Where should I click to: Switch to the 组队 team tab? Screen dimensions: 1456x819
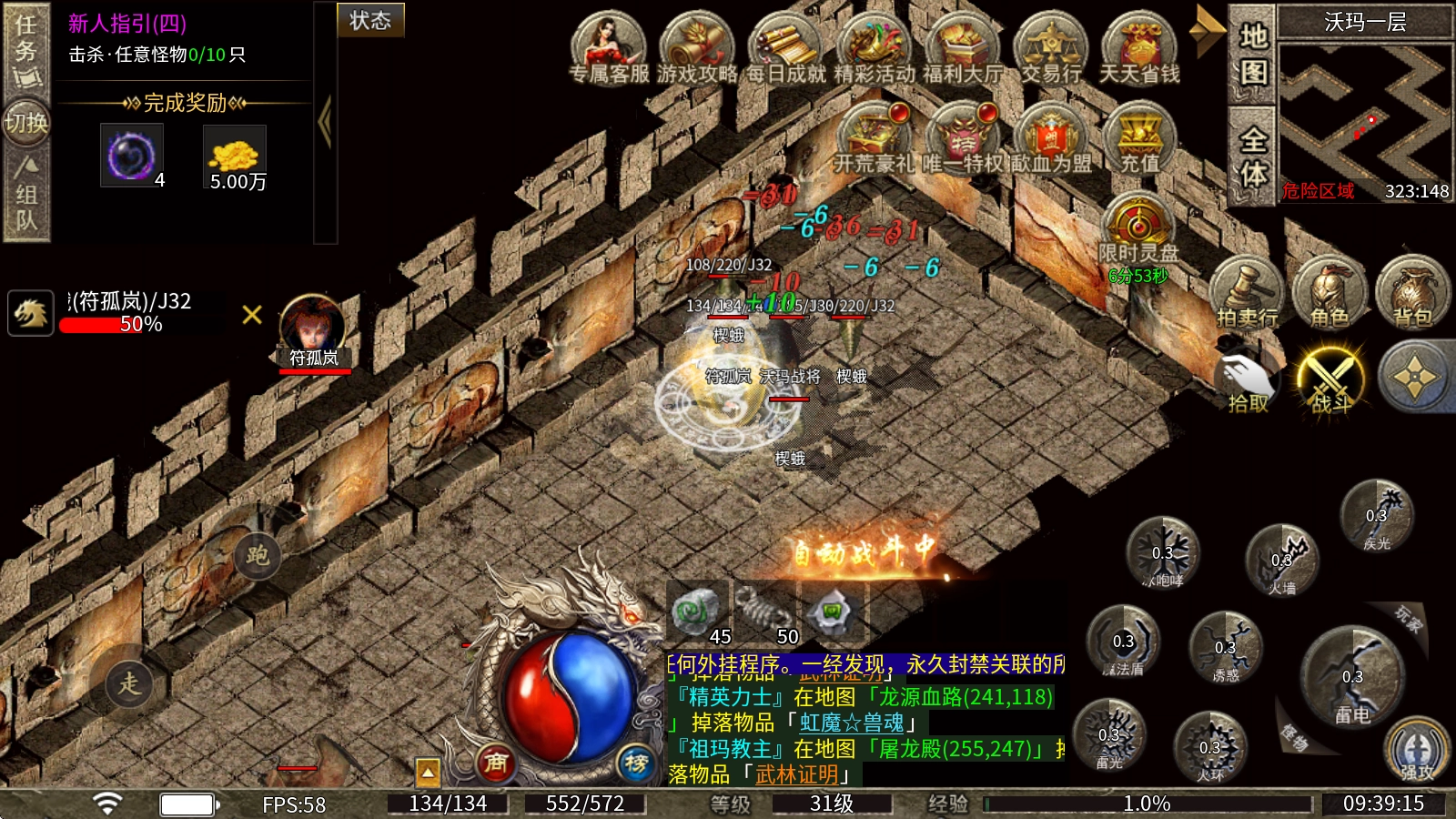pyautogui.click(x=25, y=194)
